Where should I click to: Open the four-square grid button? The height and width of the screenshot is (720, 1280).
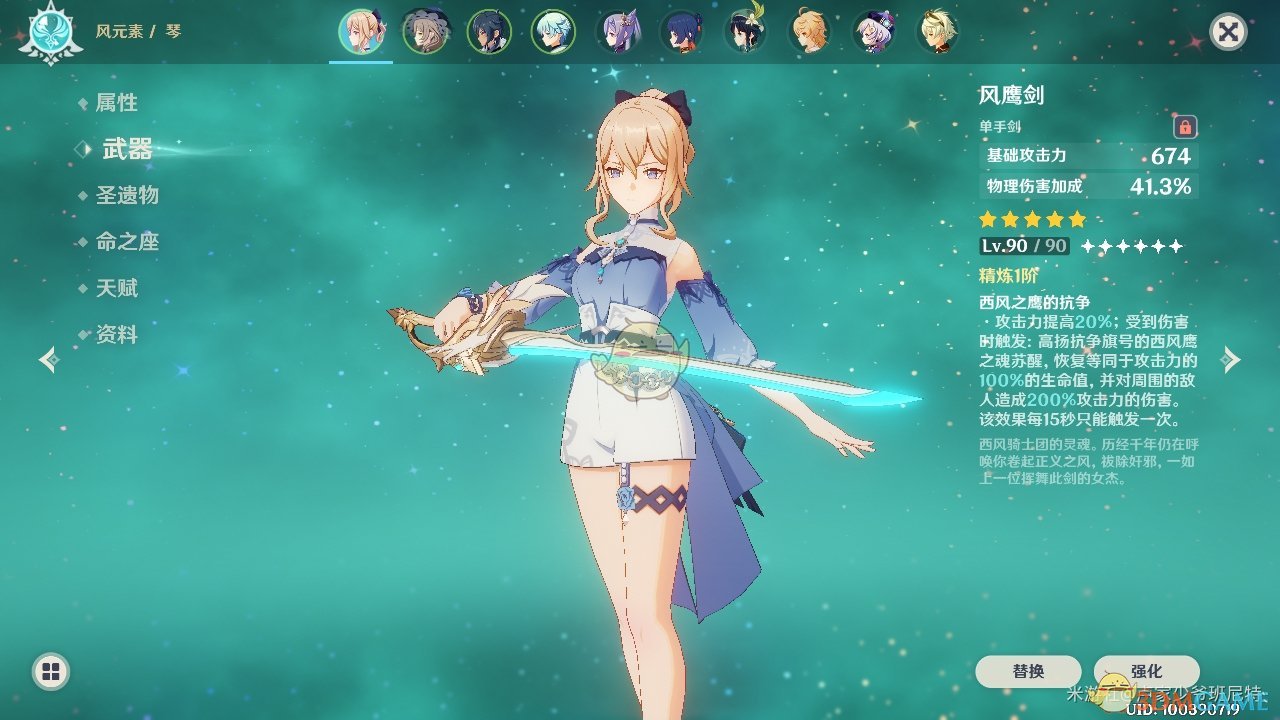coord(51,671)
